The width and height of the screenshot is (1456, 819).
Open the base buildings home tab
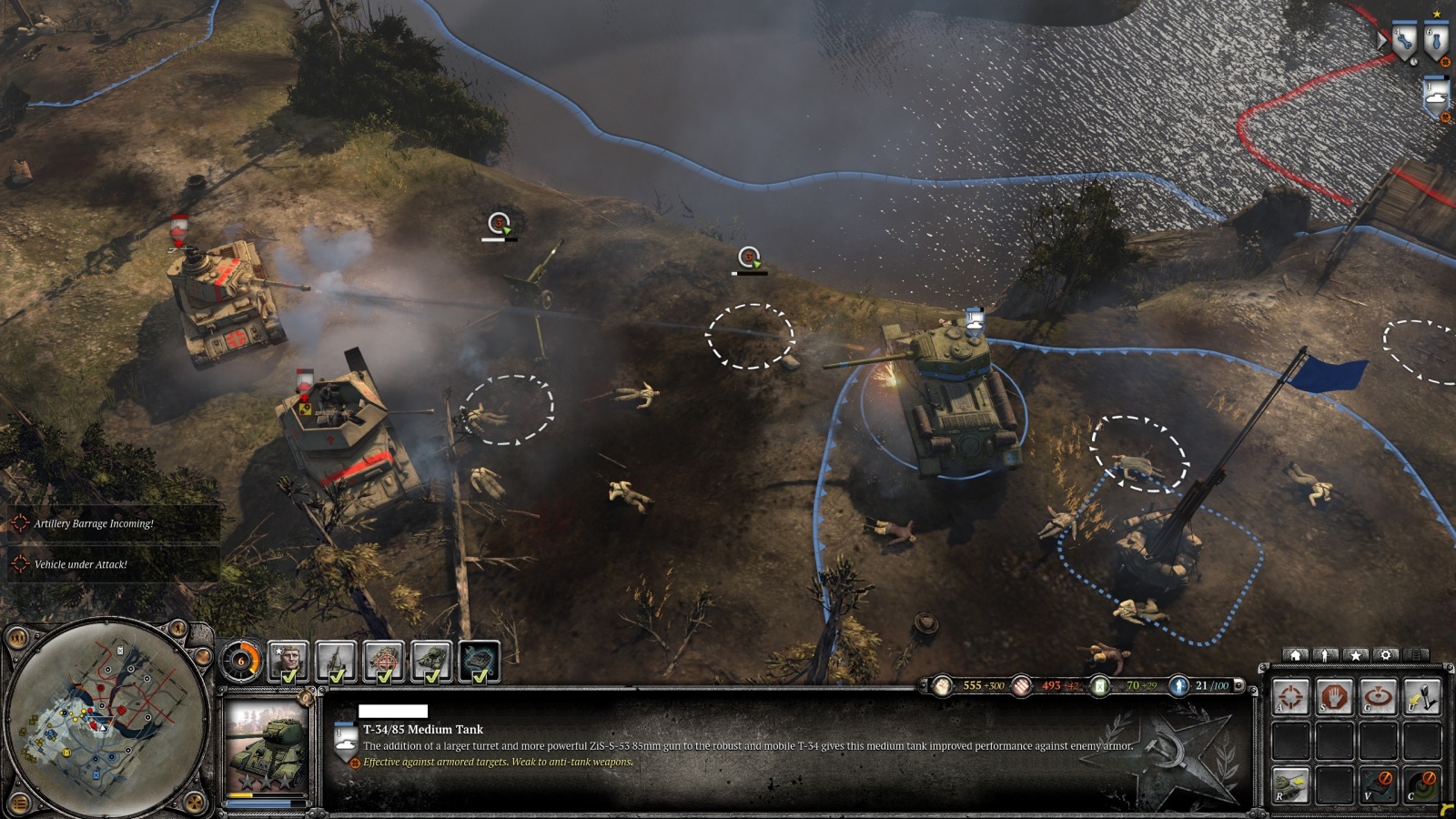pyautogui.click(x=1296, y=655)
